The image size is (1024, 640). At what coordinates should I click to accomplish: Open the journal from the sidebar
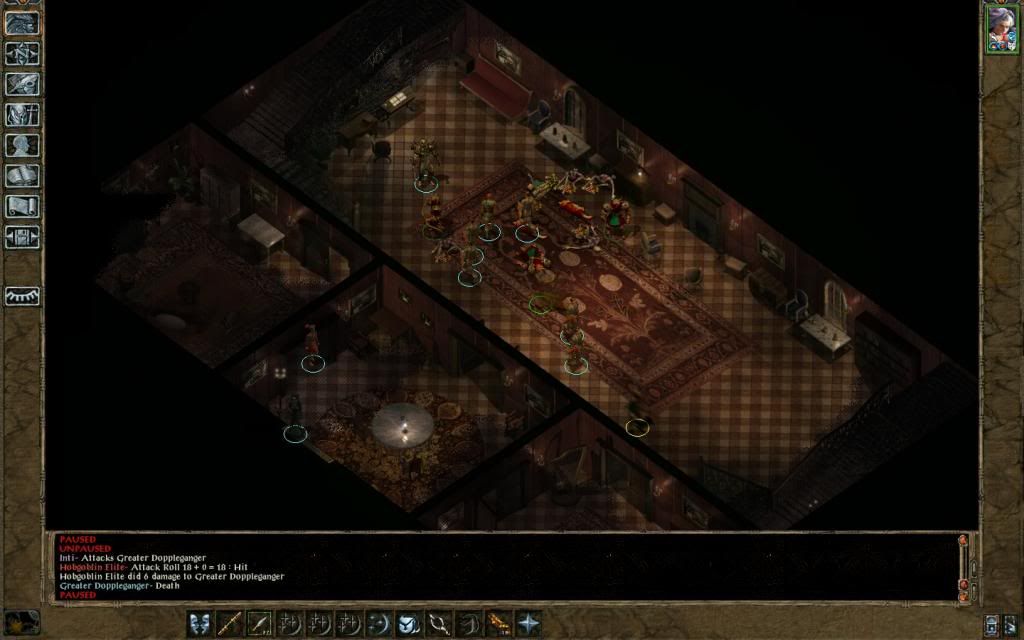[22, 84]
